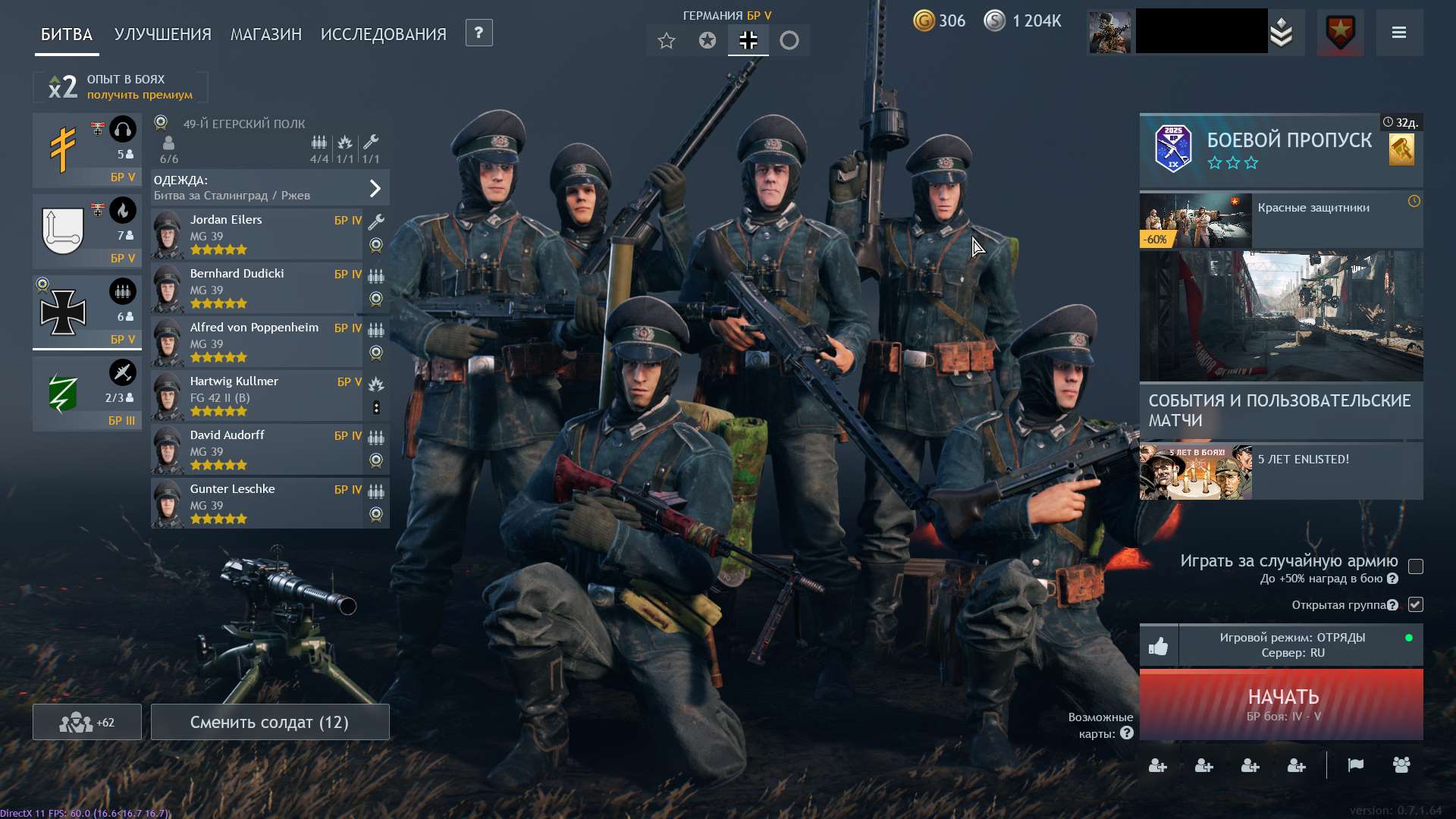Uncheck the Открытая группа checkbox
Screen dimensions: 1456x819
tap(1415, 604)
